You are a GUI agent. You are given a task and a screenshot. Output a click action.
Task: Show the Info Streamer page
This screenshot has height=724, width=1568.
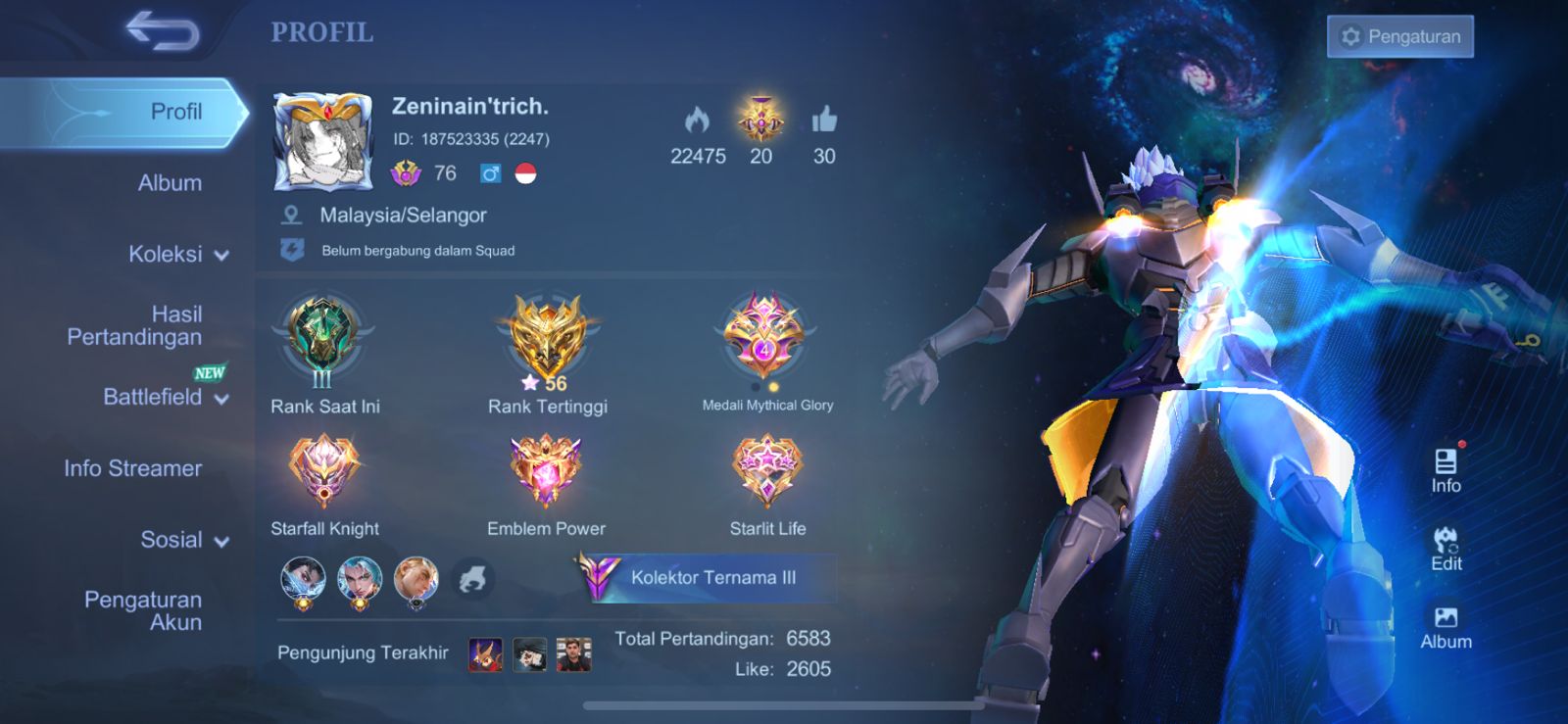click(x=133, y=468)
